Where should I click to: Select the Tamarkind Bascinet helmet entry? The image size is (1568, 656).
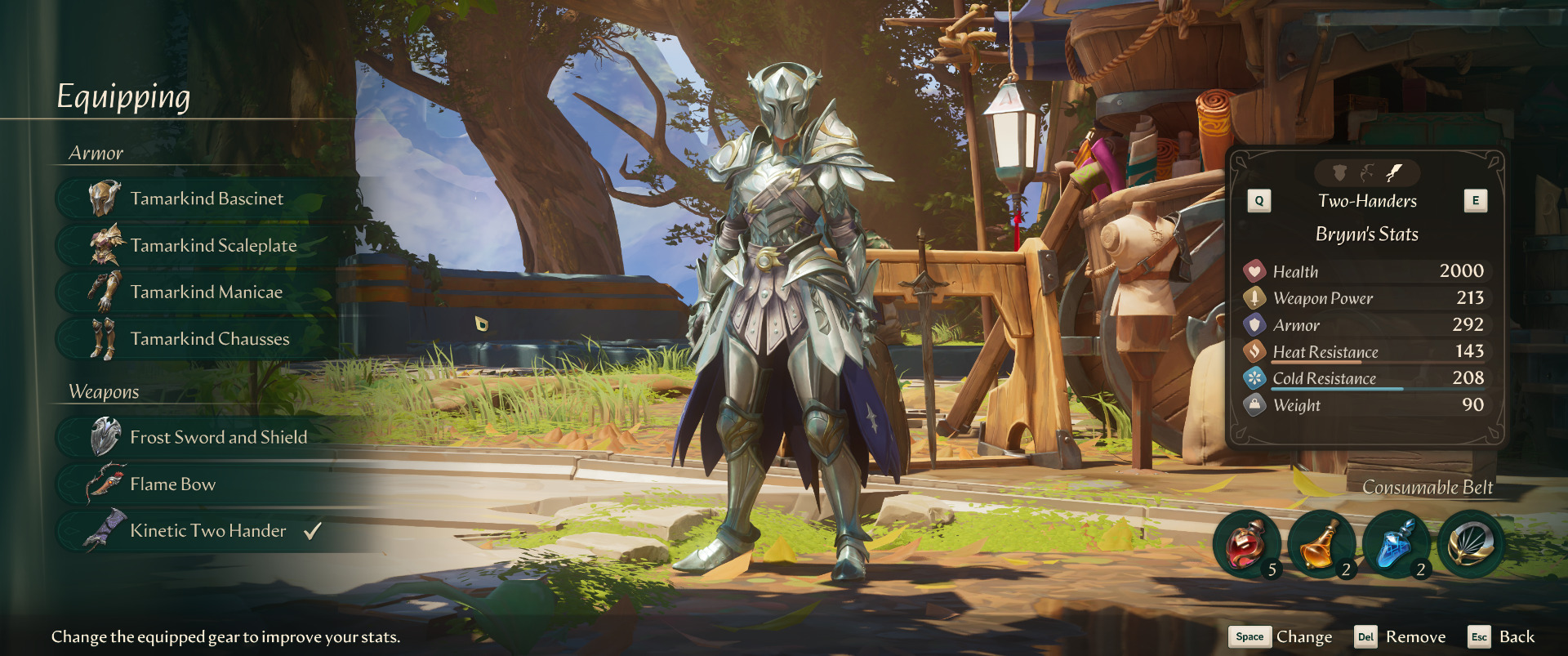pos(206,199)
